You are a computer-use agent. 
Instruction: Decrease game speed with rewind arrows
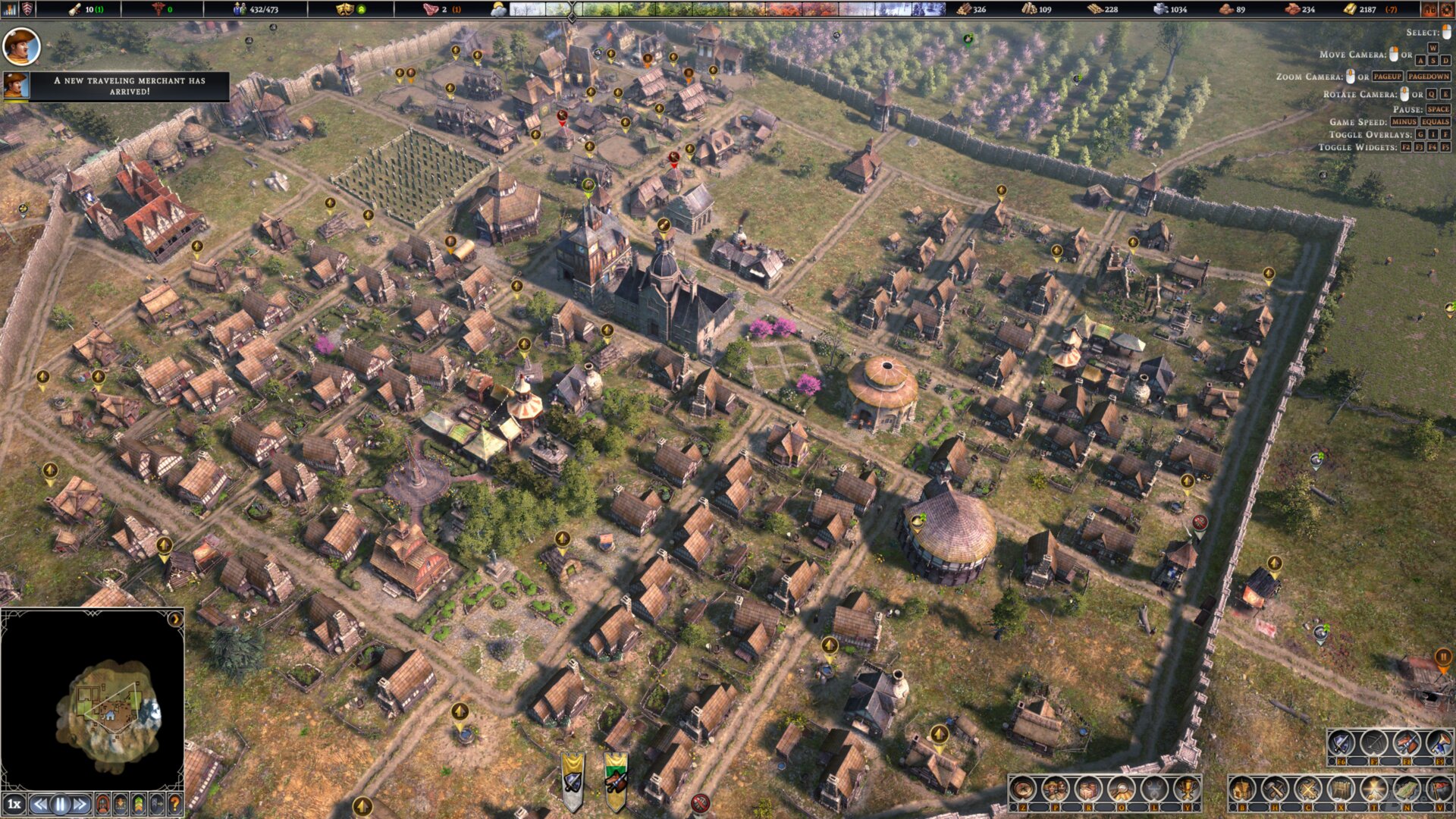coord(41,804)
